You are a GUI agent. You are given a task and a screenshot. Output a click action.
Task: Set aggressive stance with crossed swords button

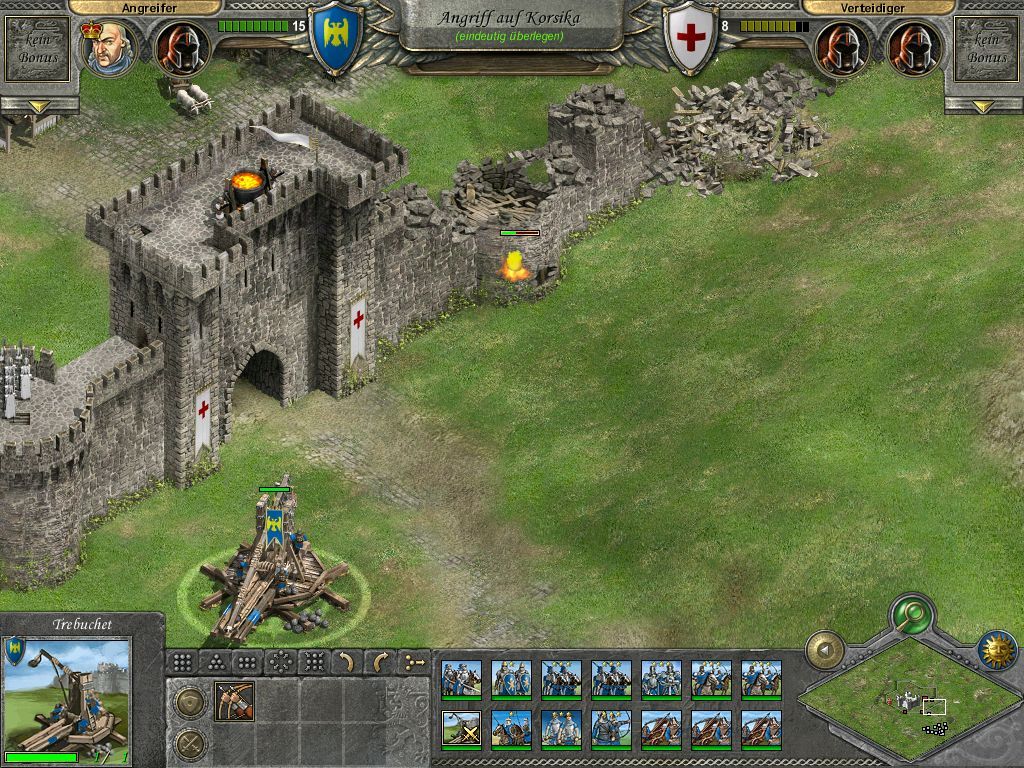coord(189,744)
